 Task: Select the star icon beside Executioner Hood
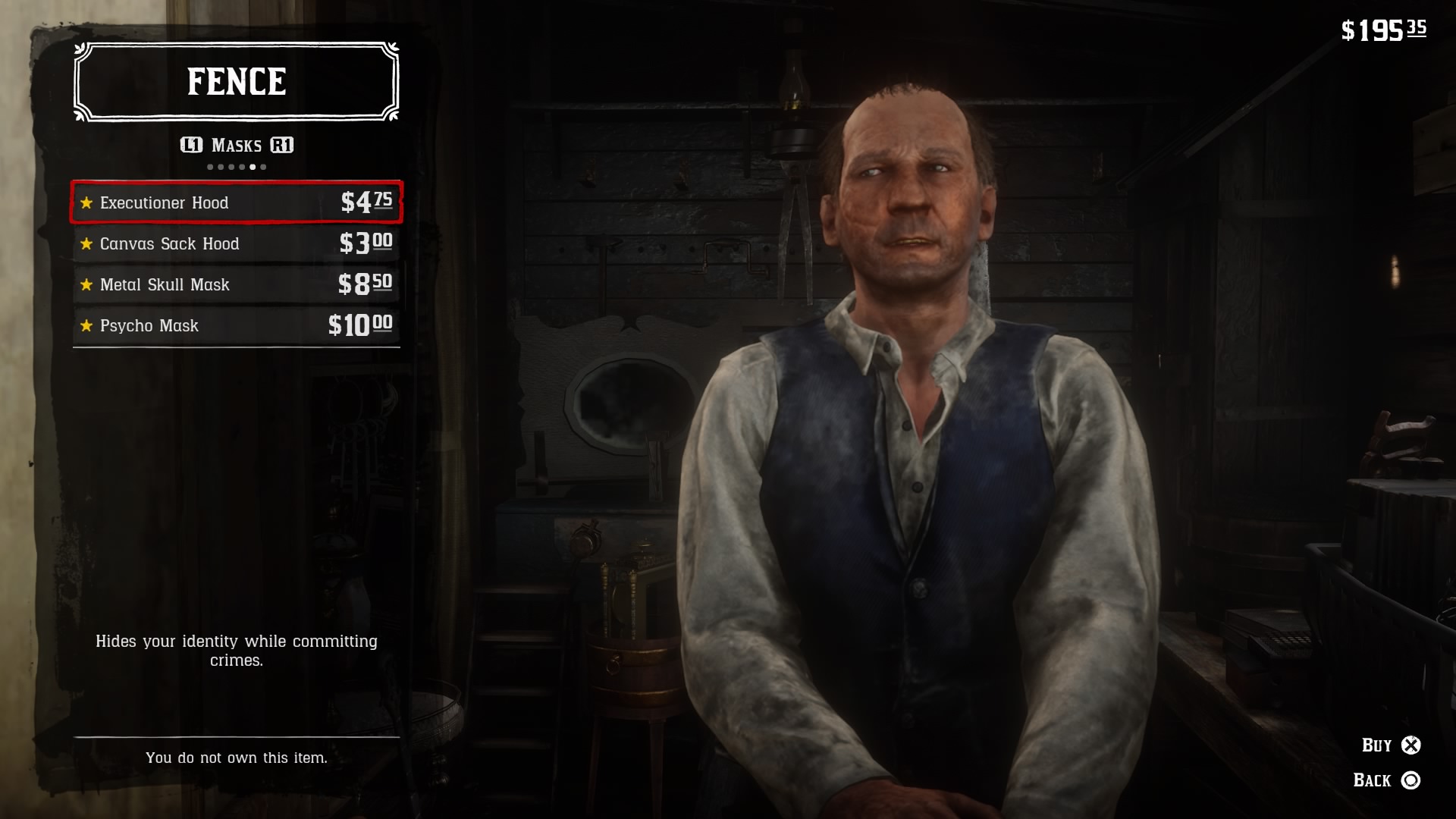click(x=86, y=202)
